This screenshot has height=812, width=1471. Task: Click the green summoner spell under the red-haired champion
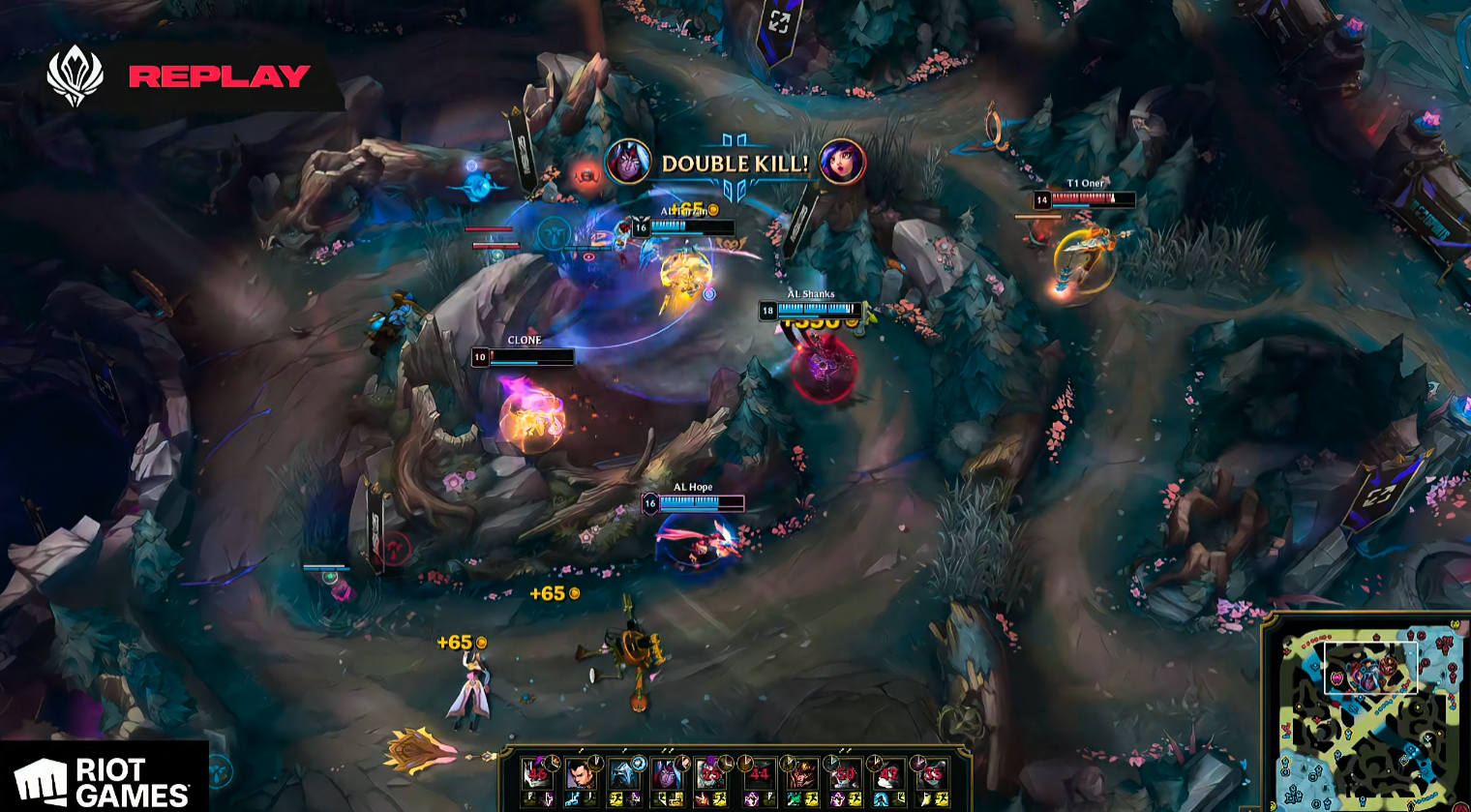click(x=796, y=799)
